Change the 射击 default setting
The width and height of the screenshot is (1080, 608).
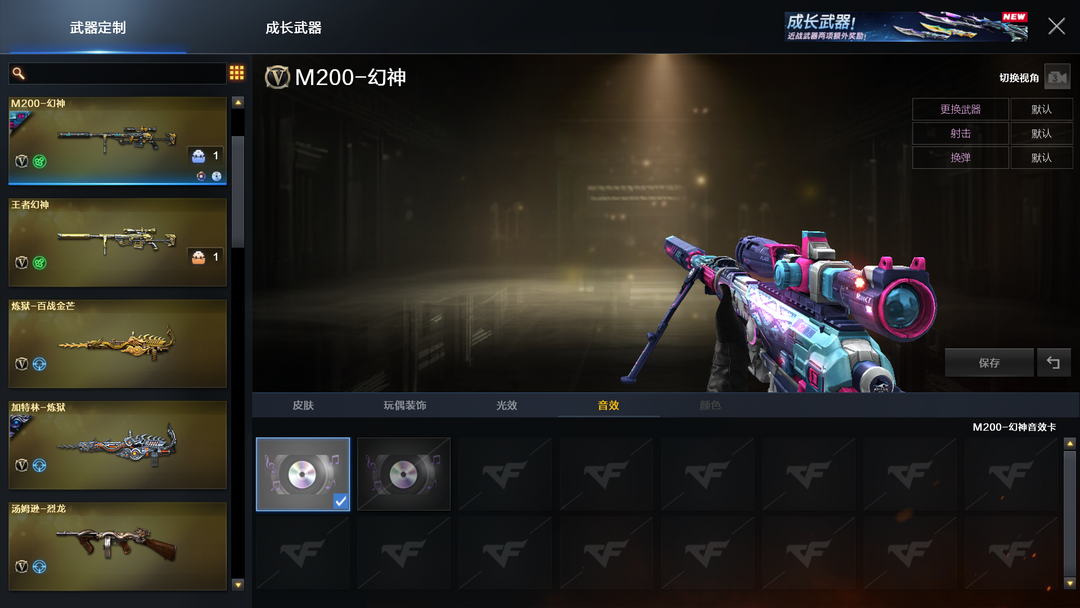(1041, 133)
